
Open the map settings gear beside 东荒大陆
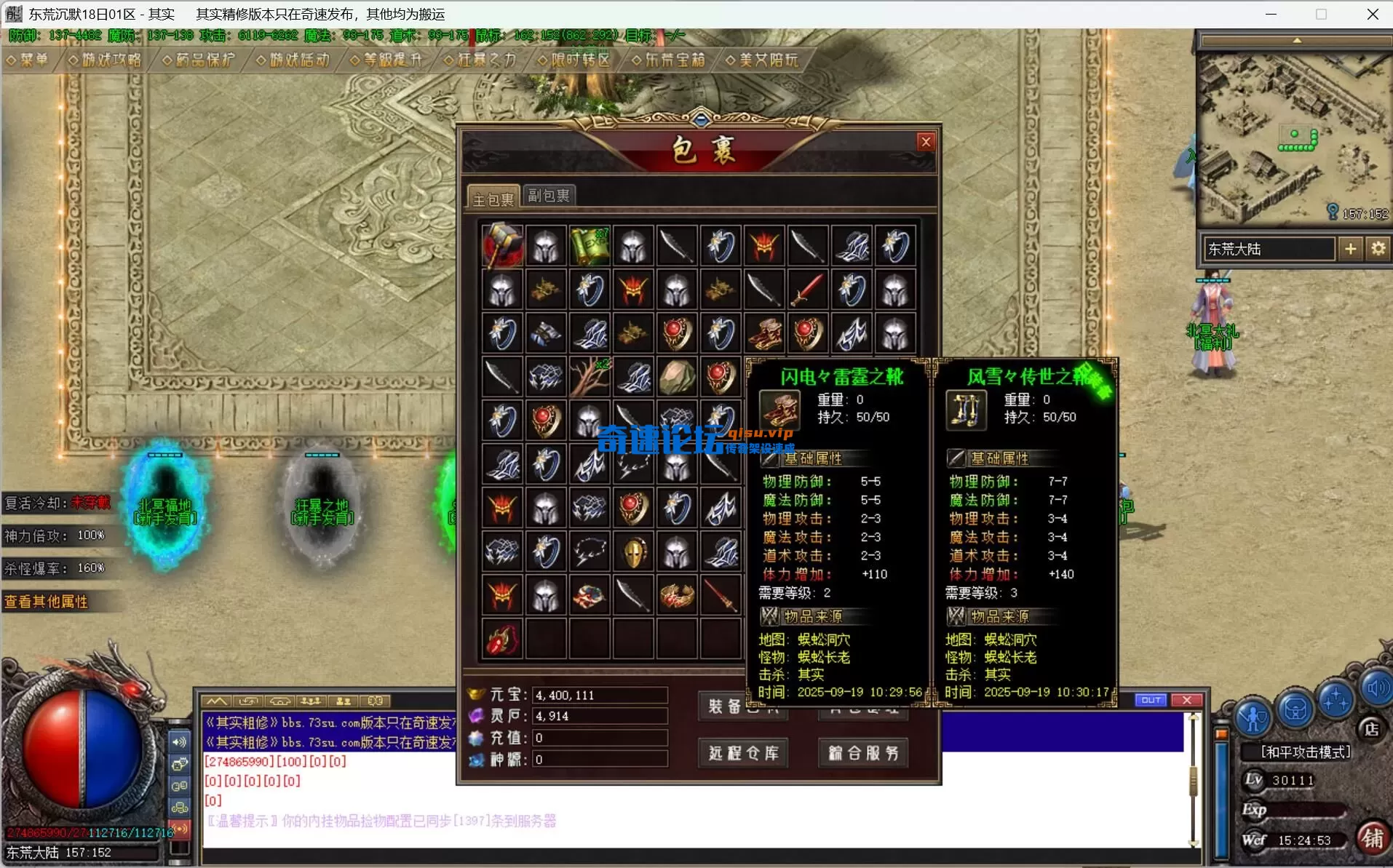pyautogui.click(x=1378, y=248)
